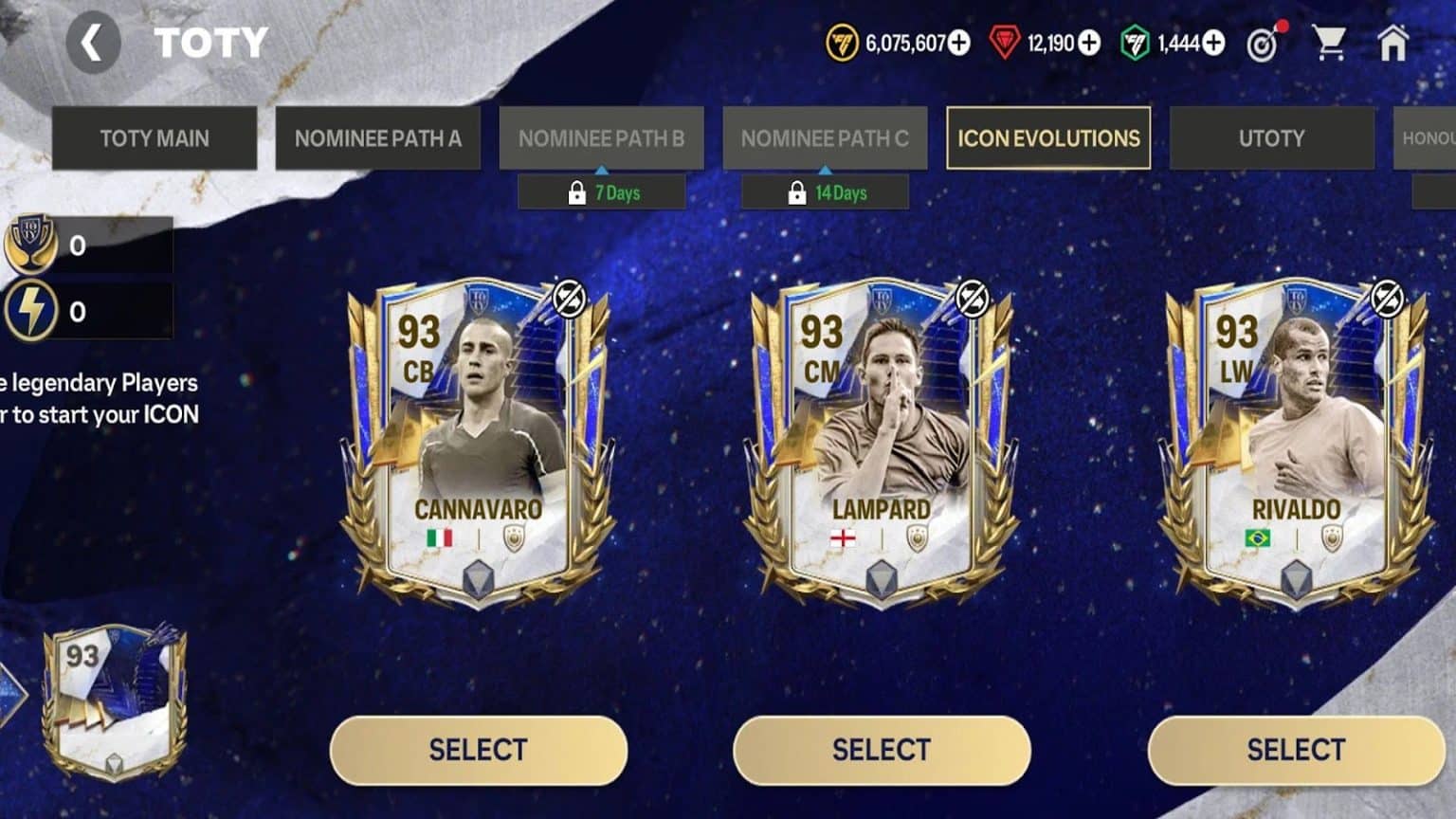Open the UTOTY tab
Image resolution: width=1456 pixels, height=819 pixels.
tap(1272, 138)
